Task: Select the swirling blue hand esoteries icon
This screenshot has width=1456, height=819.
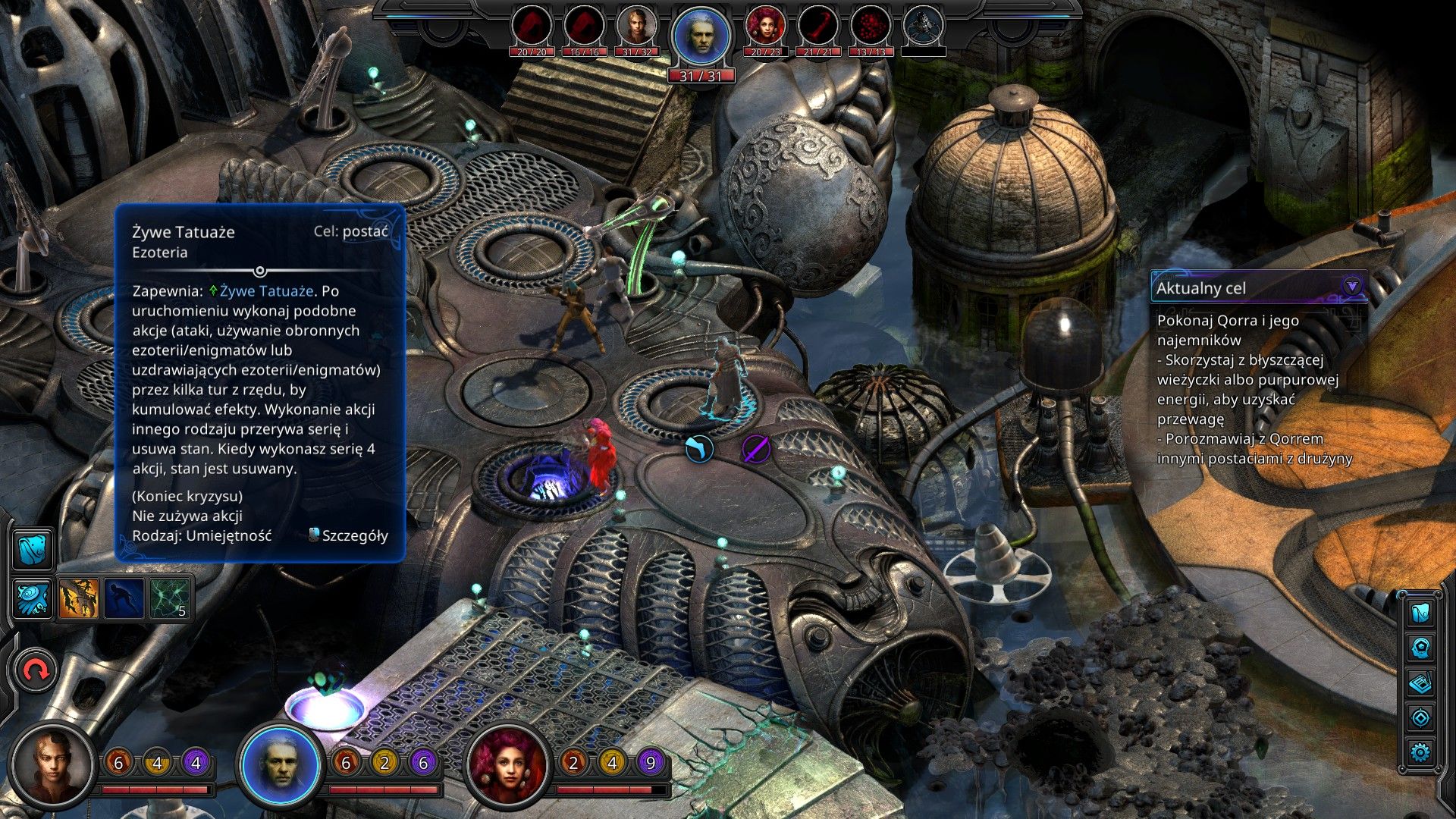Action: (x=33, y=598)
